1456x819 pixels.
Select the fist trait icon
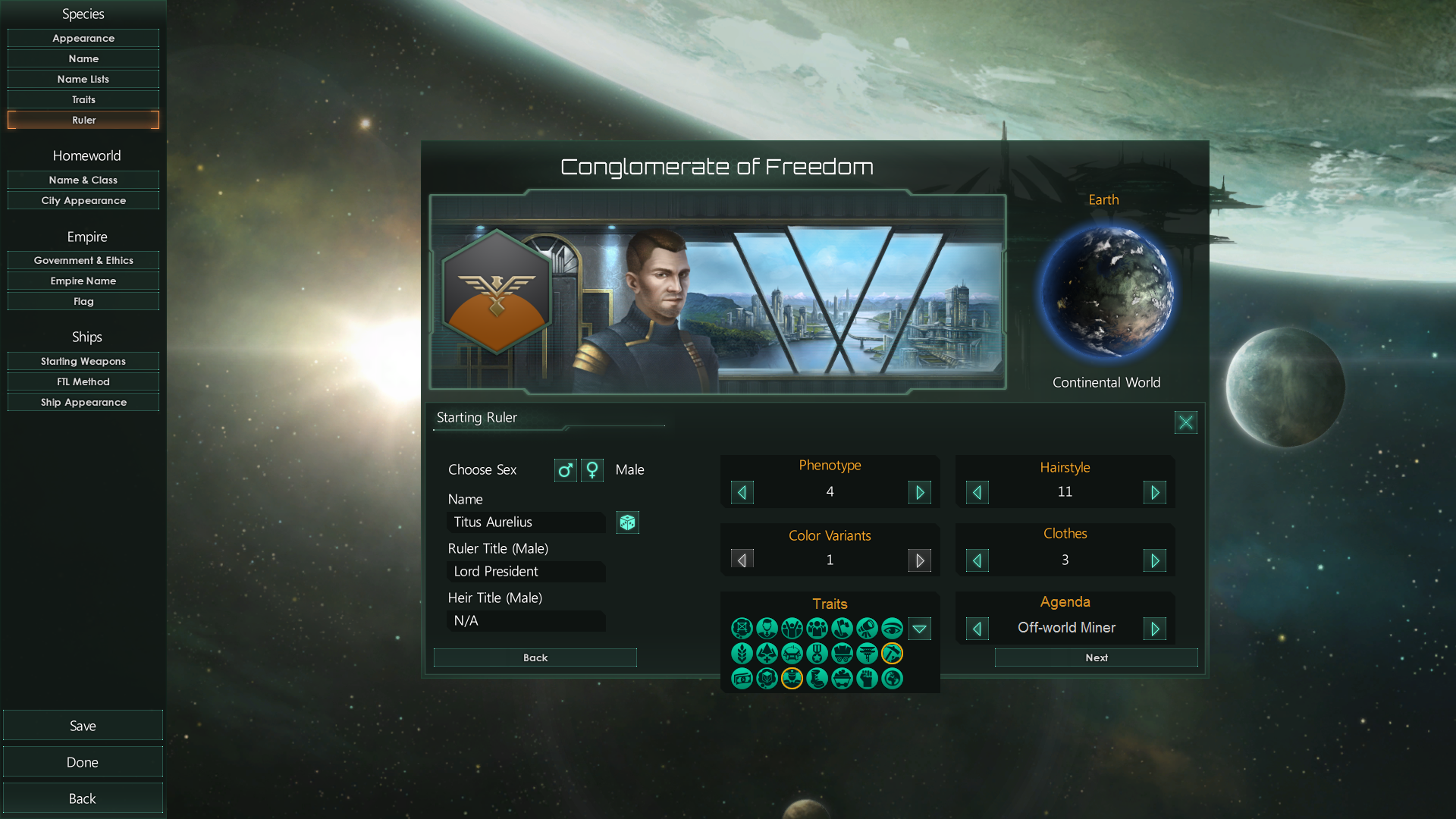click(x=867, y=679)
